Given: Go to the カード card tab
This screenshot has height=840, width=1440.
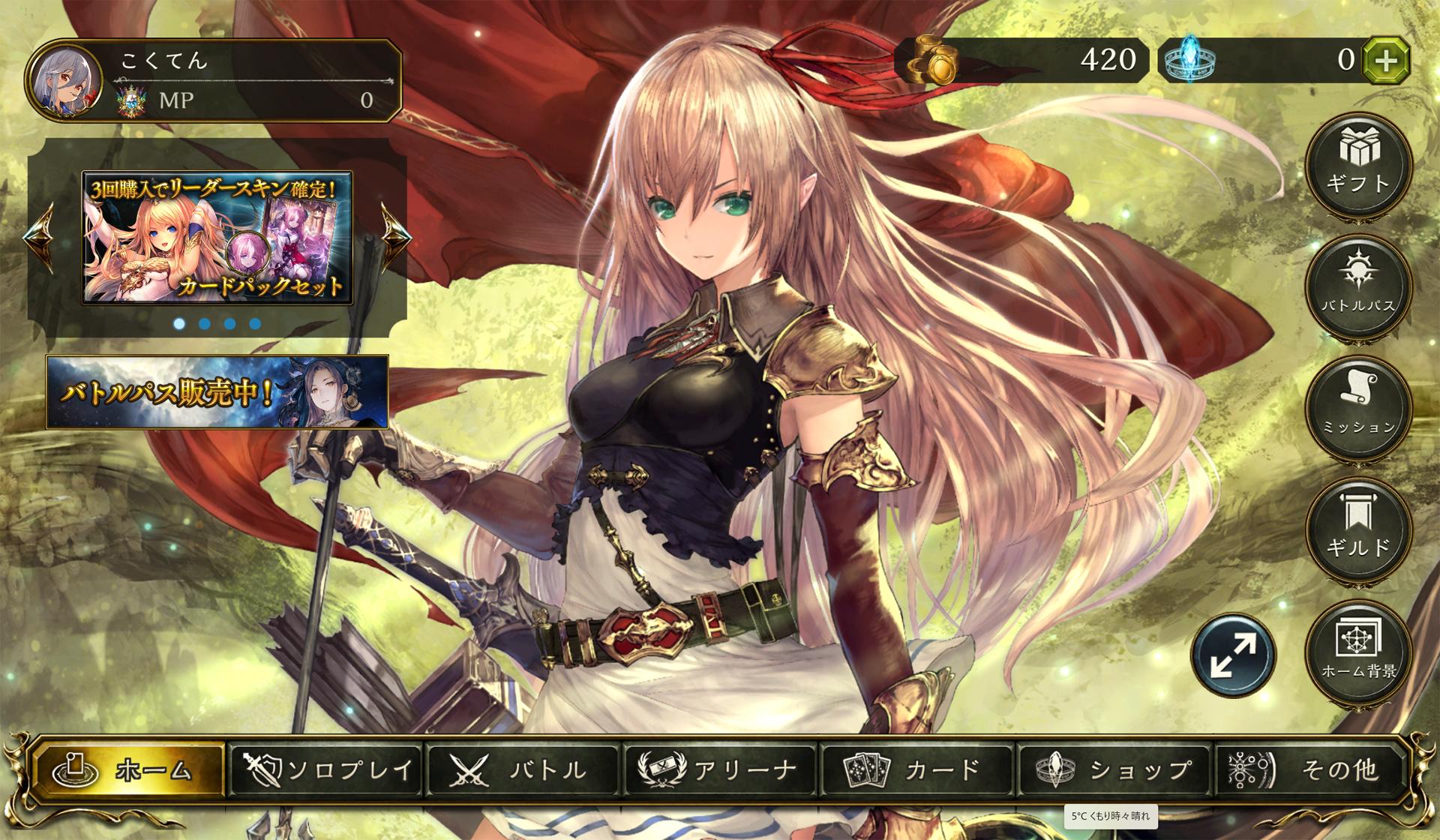Looking at the screenshot, I should point(916,769).
